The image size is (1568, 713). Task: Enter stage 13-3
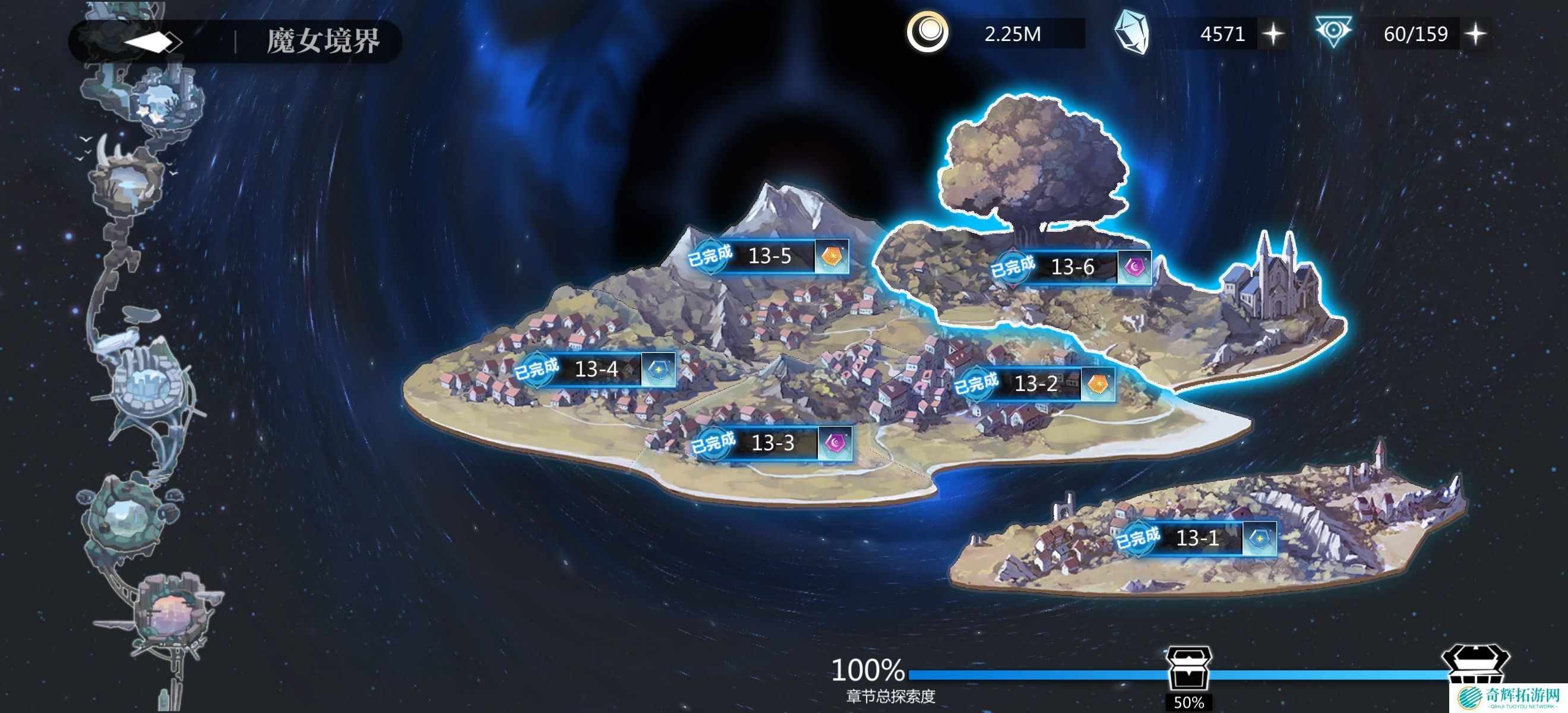pyautogui.click(x=773, y=443)
